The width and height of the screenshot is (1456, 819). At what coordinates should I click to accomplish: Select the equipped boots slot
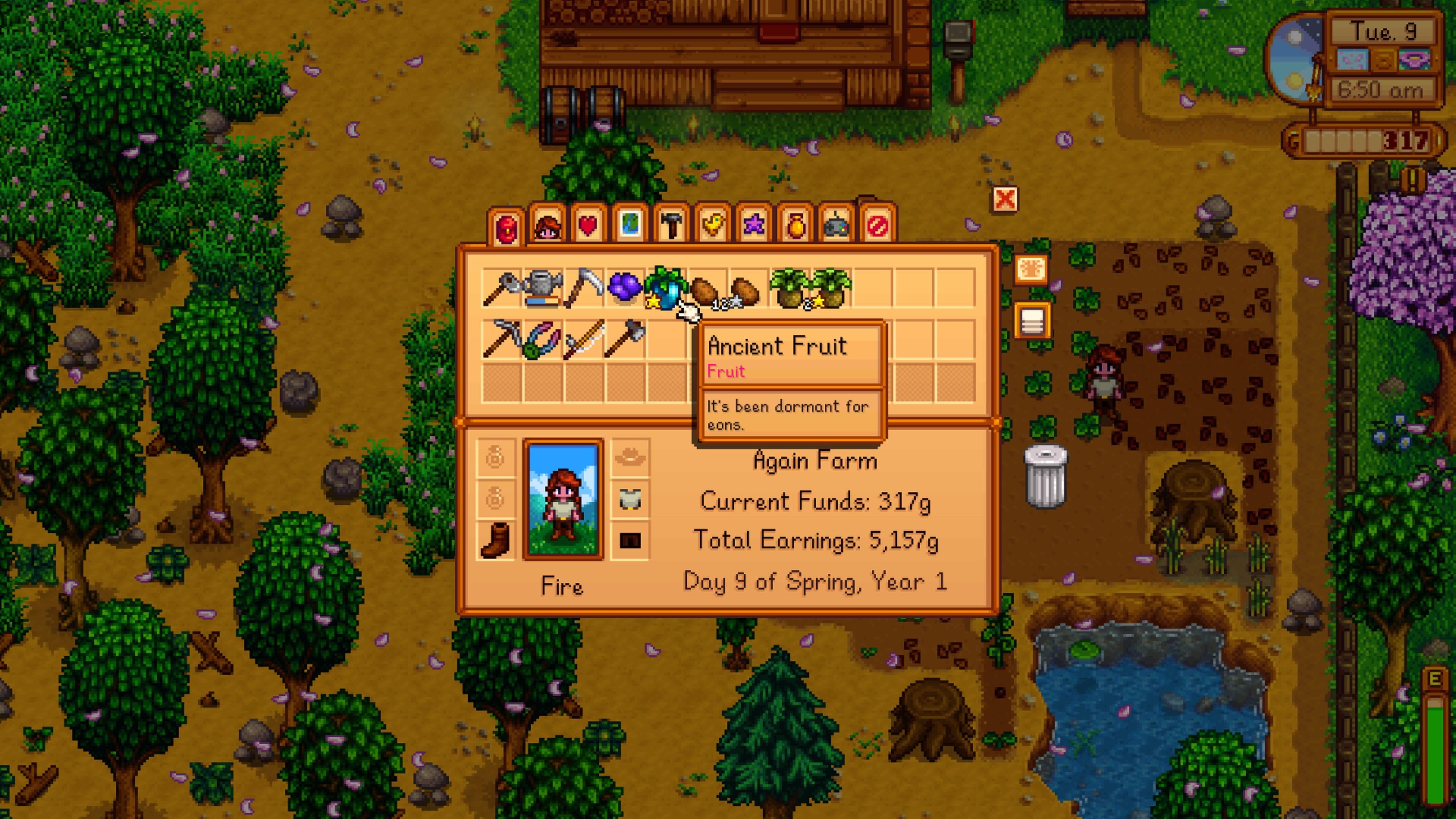click(x=495, y=540)
